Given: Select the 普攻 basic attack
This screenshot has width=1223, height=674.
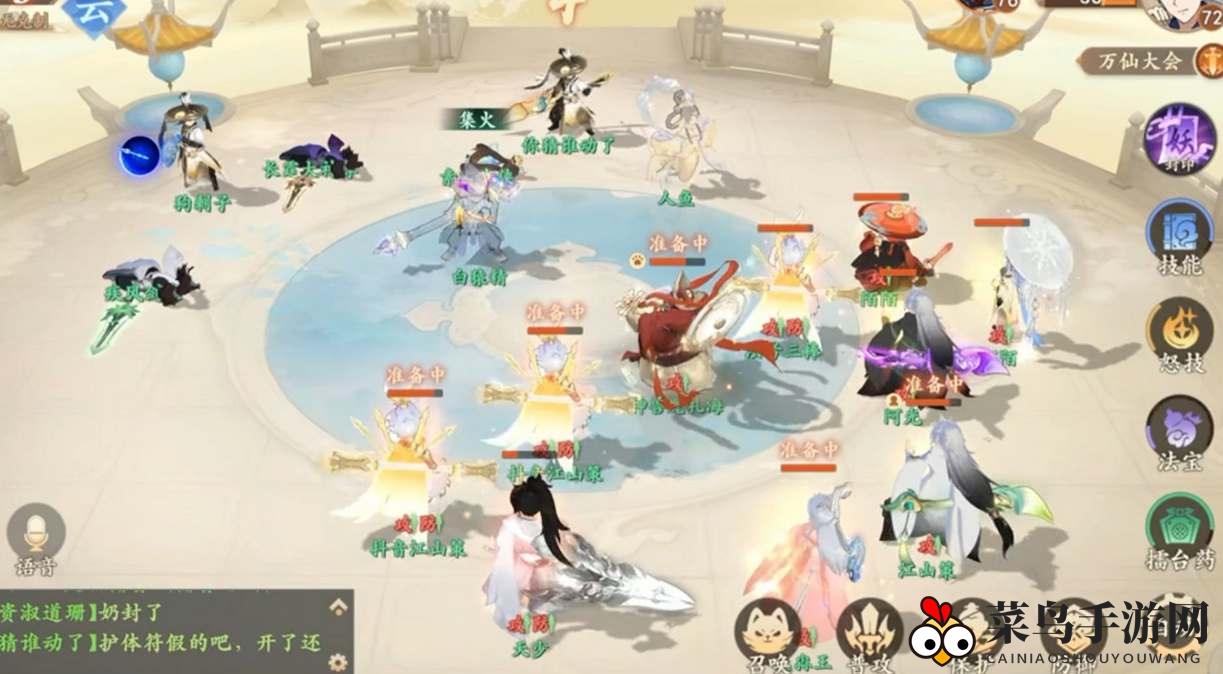Looking at the screenshot, I should click(869, 630).
